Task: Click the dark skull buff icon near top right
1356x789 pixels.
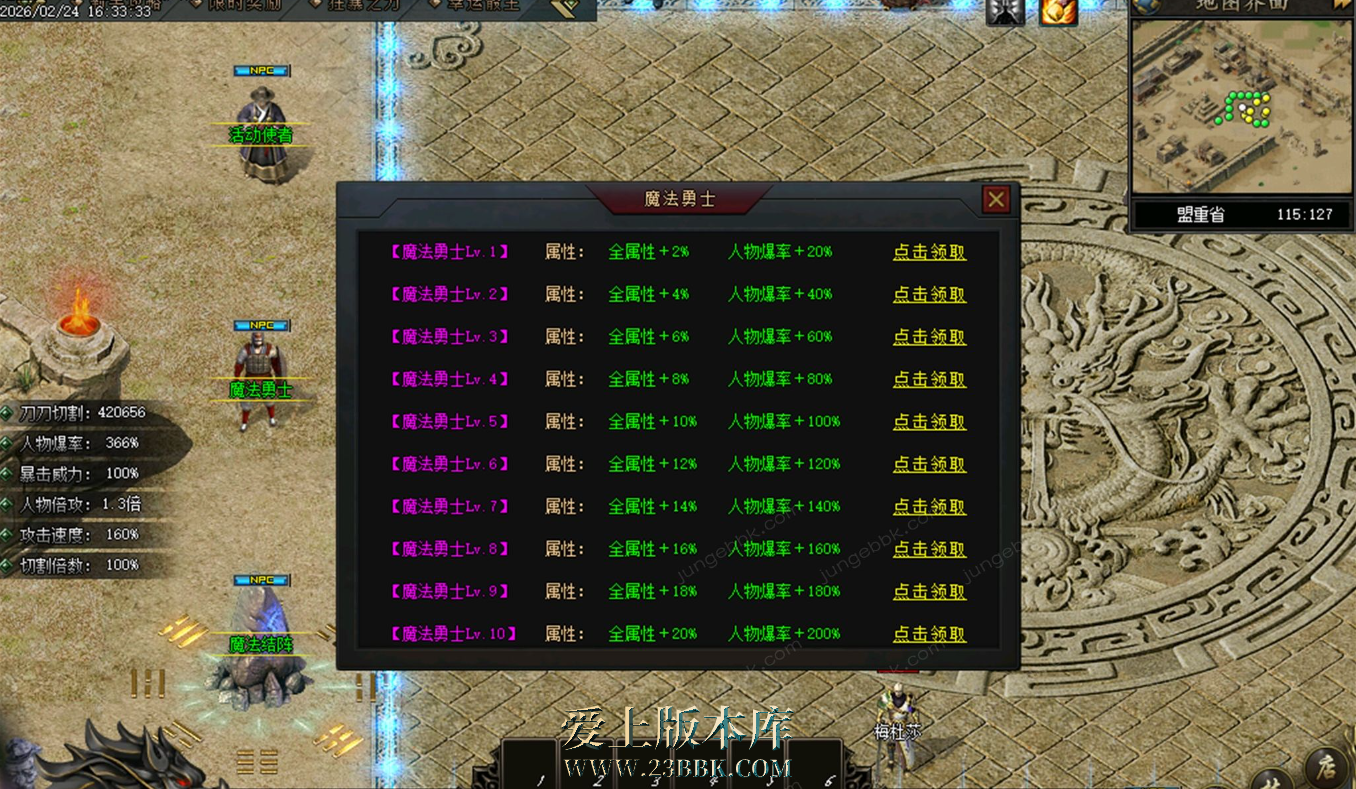Action: [x=1004, y=10]
